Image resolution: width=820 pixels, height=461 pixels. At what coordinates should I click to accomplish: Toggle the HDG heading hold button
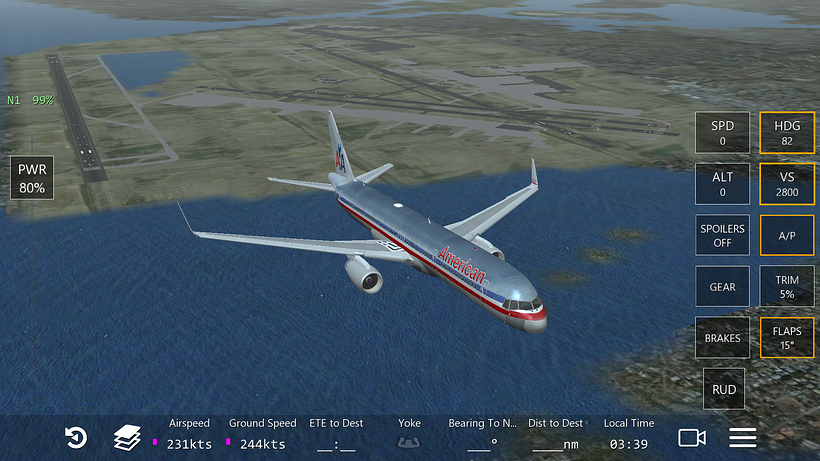point(787,133)
